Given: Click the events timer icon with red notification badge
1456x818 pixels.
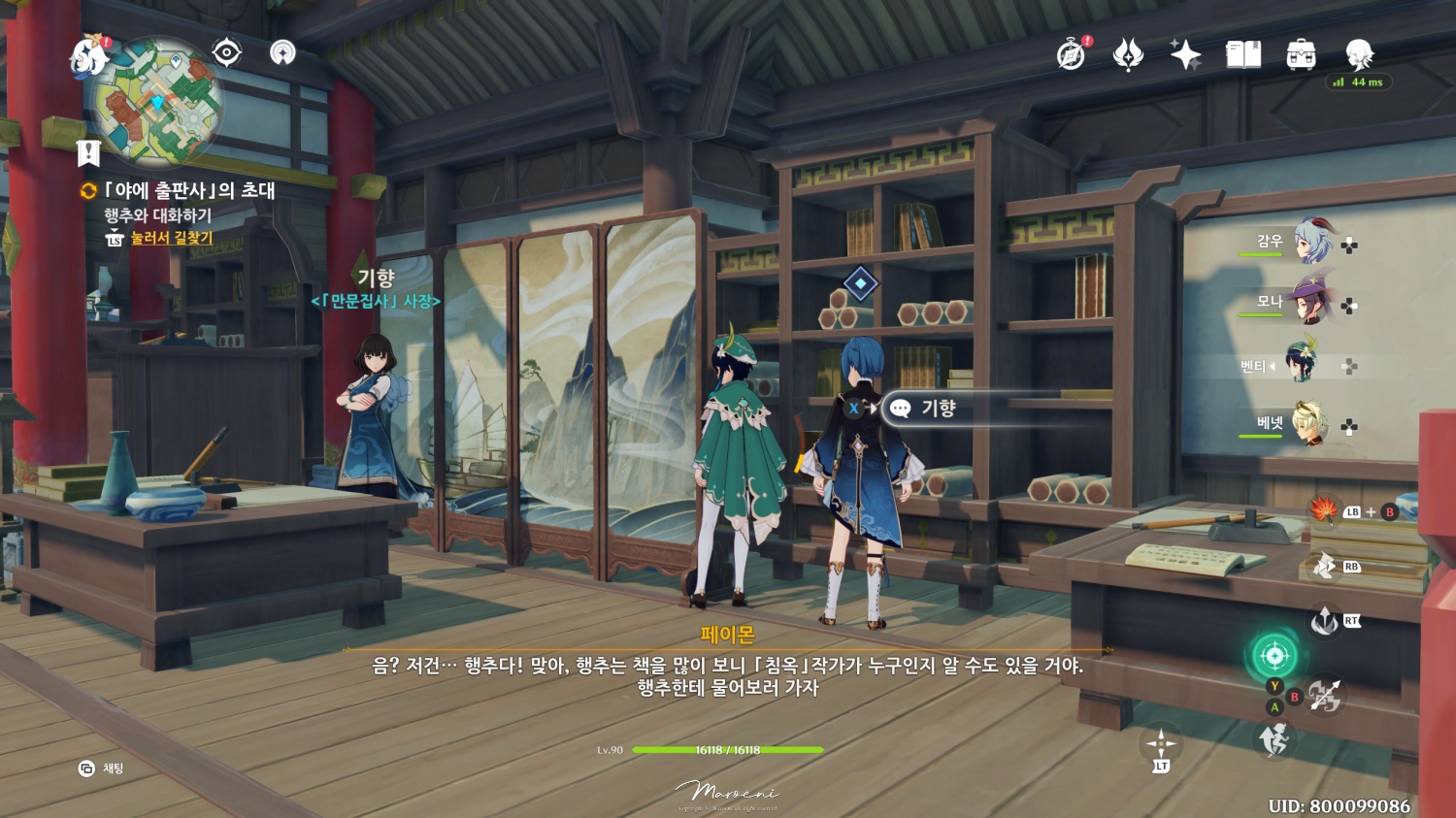Looking at the screenshot, I should pyautogui.click(x=1071, y=55).
